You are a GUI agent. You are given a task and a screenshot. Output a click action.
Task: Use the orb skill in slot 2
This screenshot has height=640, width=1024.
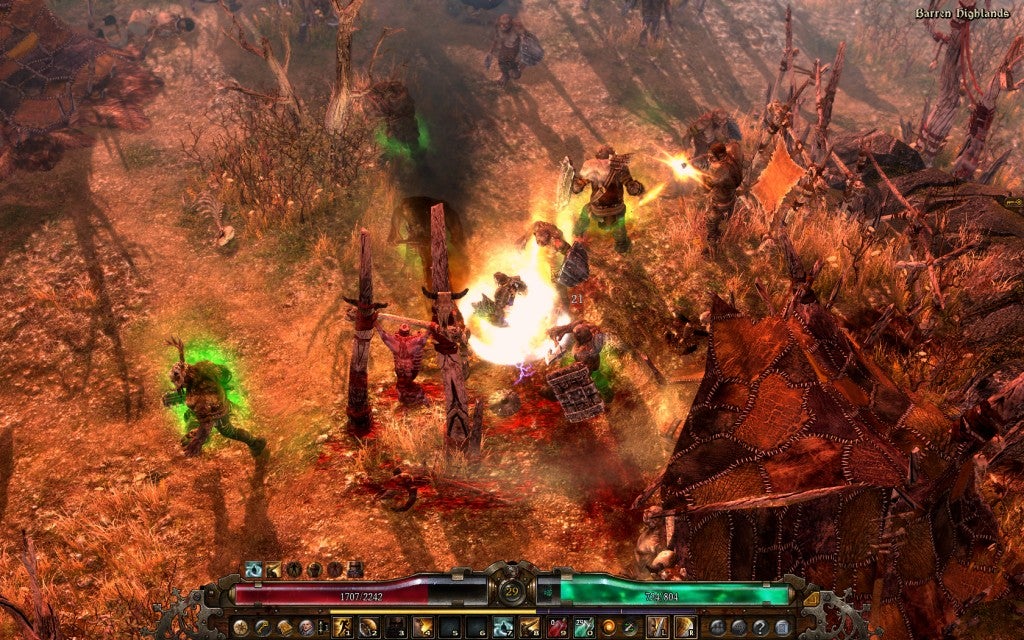(x=369, y=627)
